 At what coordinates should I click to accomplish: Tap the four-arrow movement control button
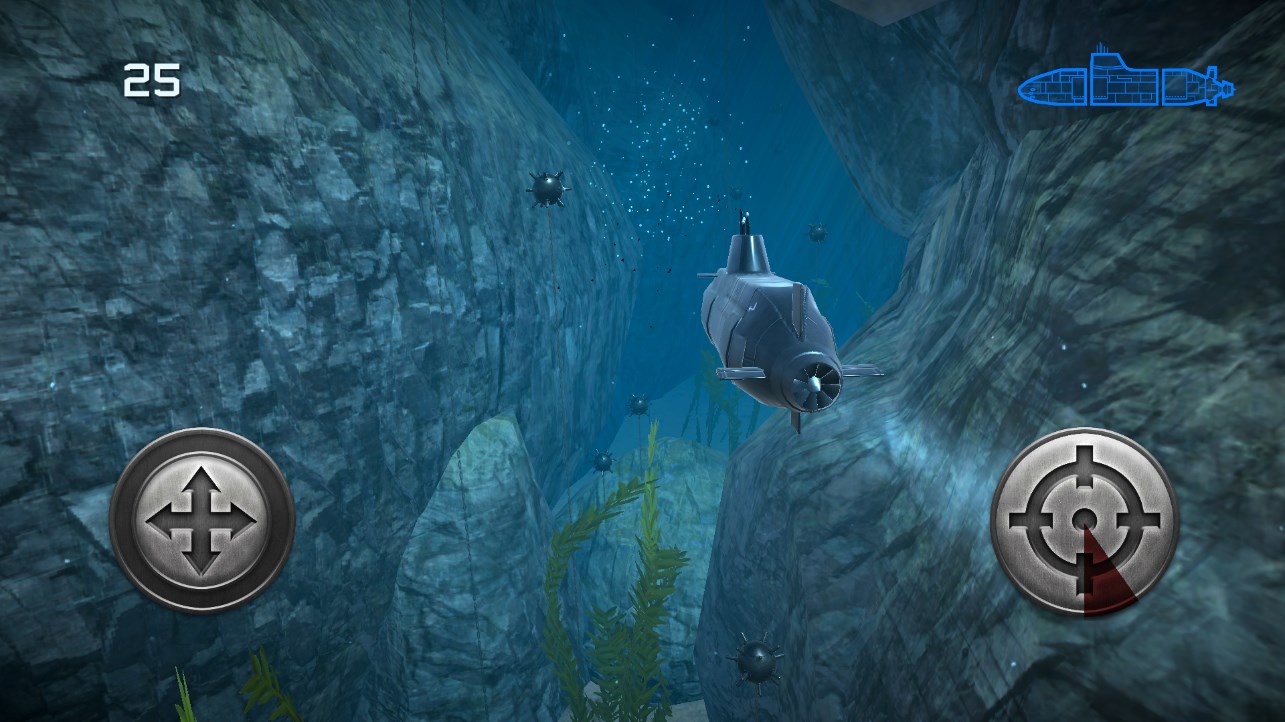202,520
